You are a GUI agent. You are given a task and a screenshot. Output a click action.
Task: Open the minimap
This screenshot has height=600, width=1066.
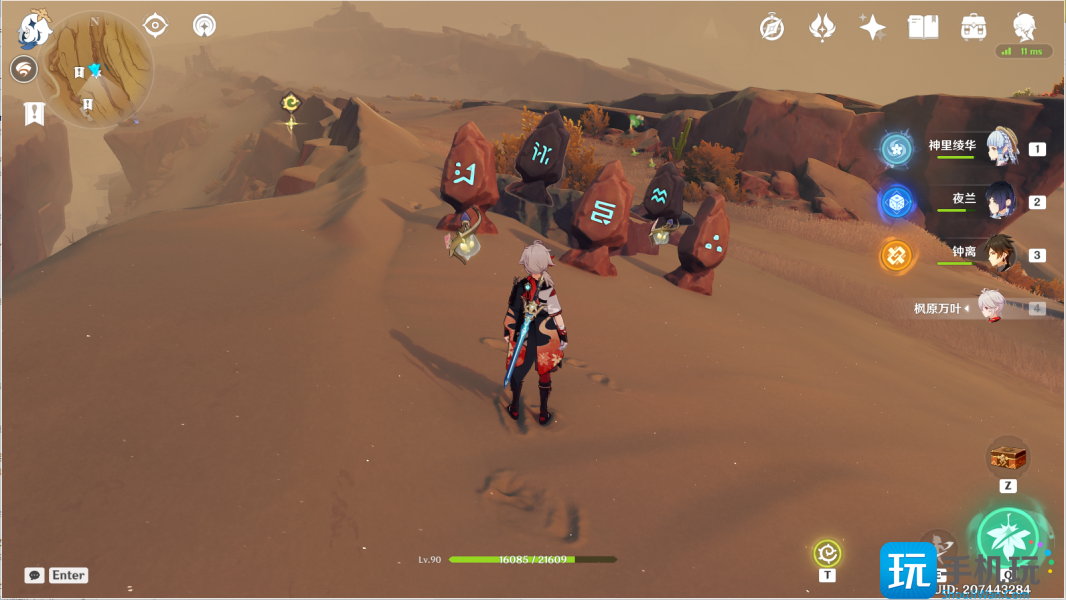[95, 68]
